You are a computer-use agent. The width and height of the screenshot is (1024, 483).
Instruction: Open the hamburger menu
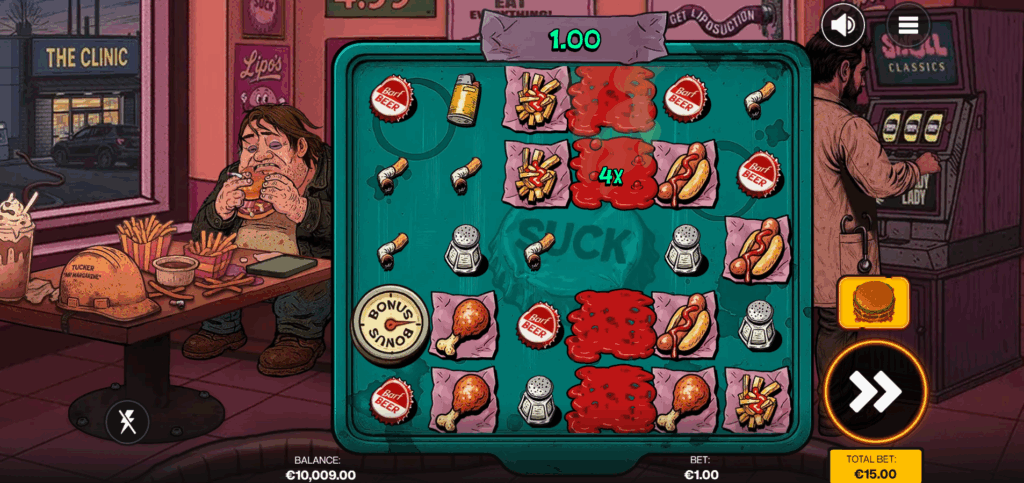click(908, 25)
